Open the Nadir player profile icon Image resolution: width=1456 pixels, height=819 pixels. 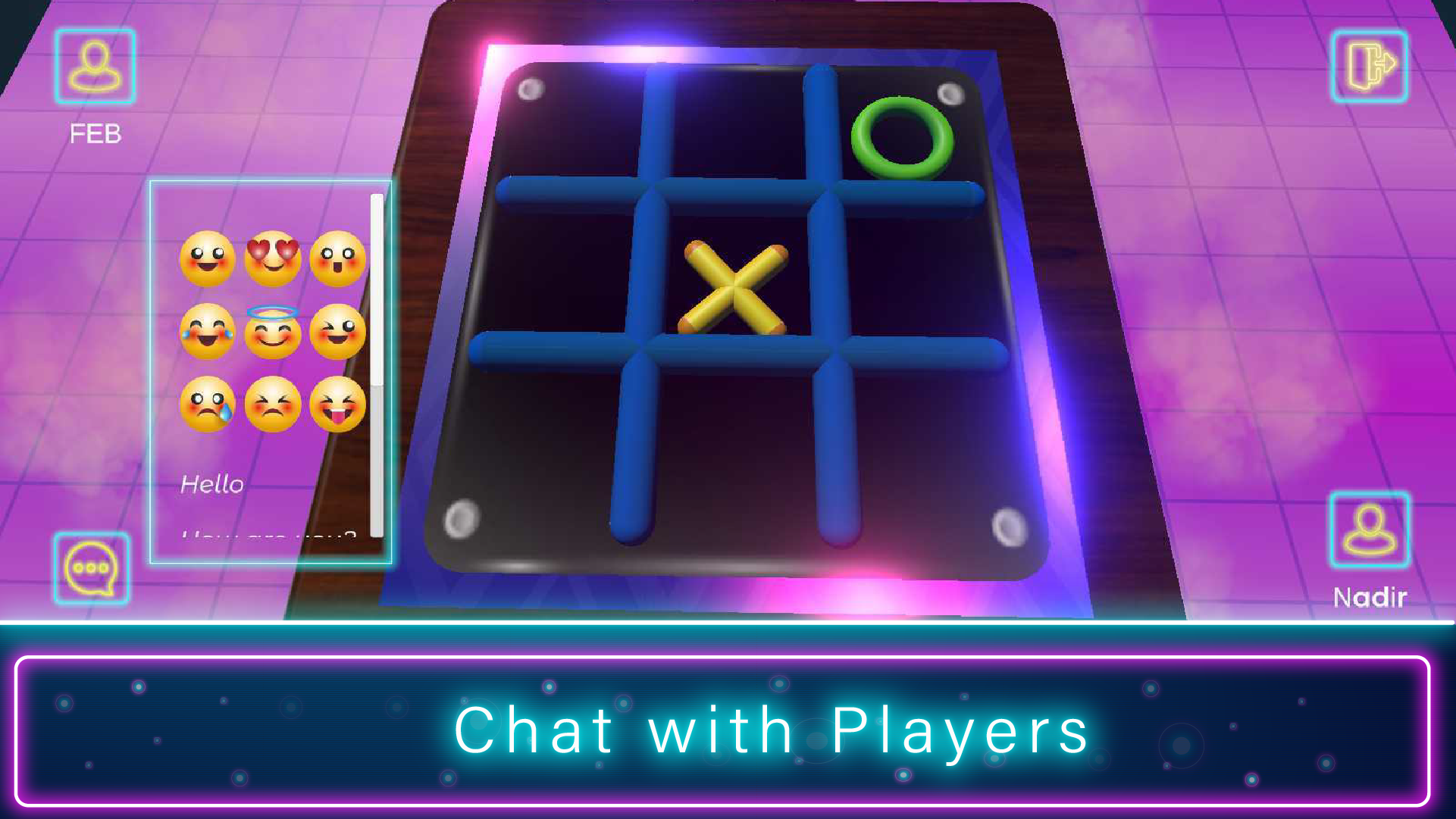1369,530
